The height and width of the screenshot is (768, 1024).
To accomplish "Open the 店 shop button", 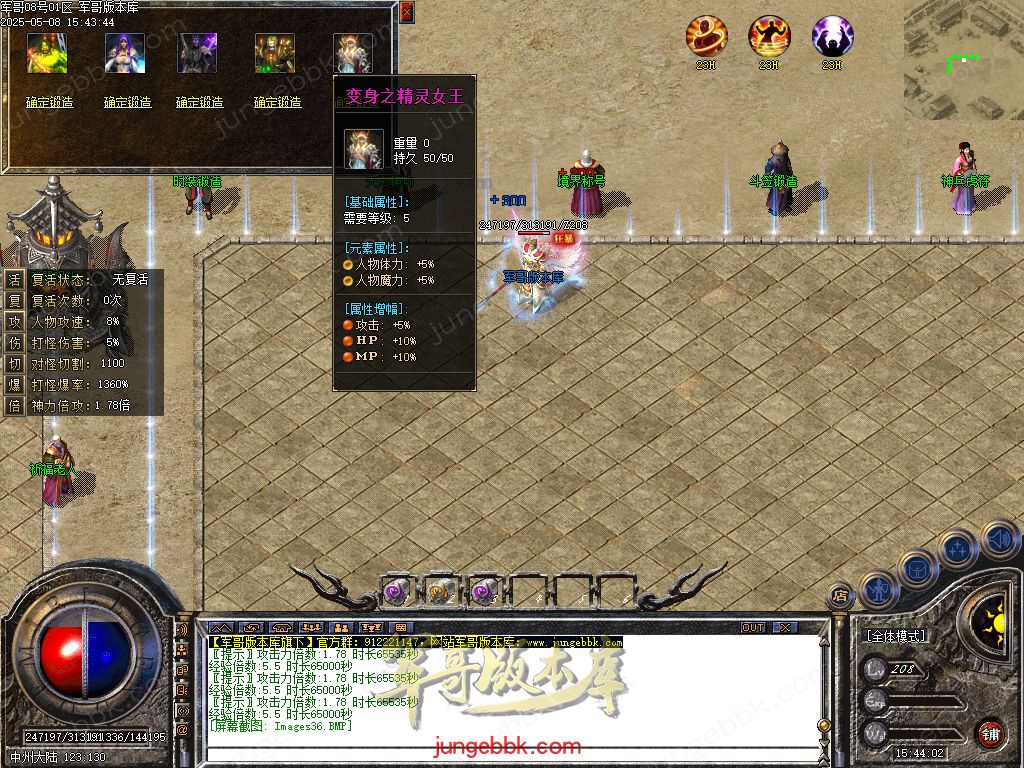I will [x=840, y=596].
